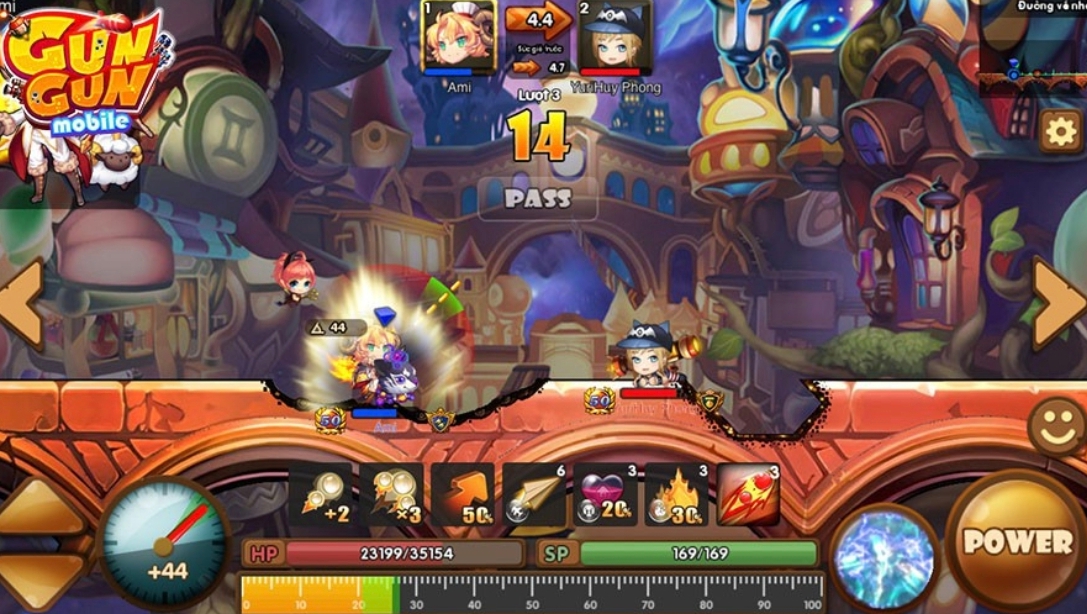Select the x3 triple shot skill
The image size is (1087, 614).
pyautogui.click(x=391, y=494)
